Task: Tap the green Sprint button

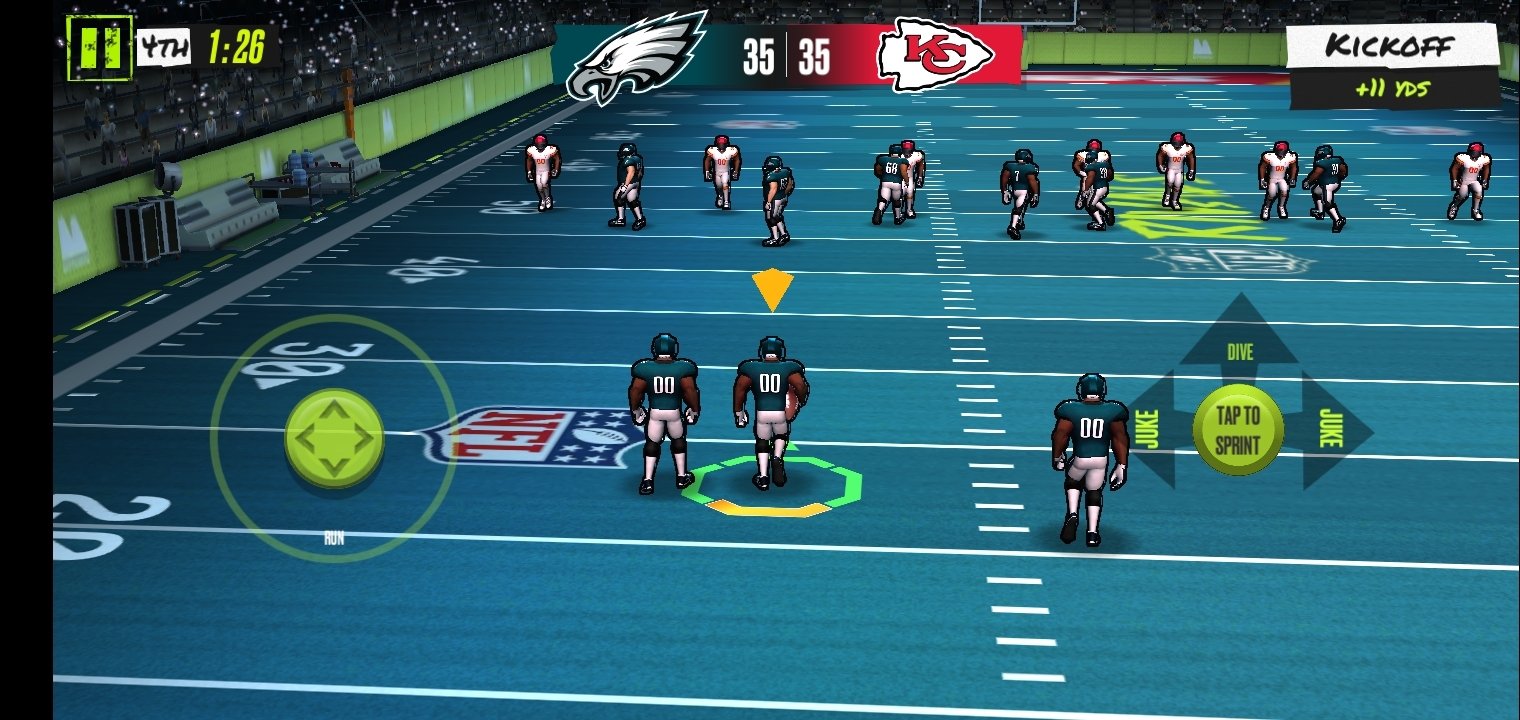Action: [x=1238, y=432]
